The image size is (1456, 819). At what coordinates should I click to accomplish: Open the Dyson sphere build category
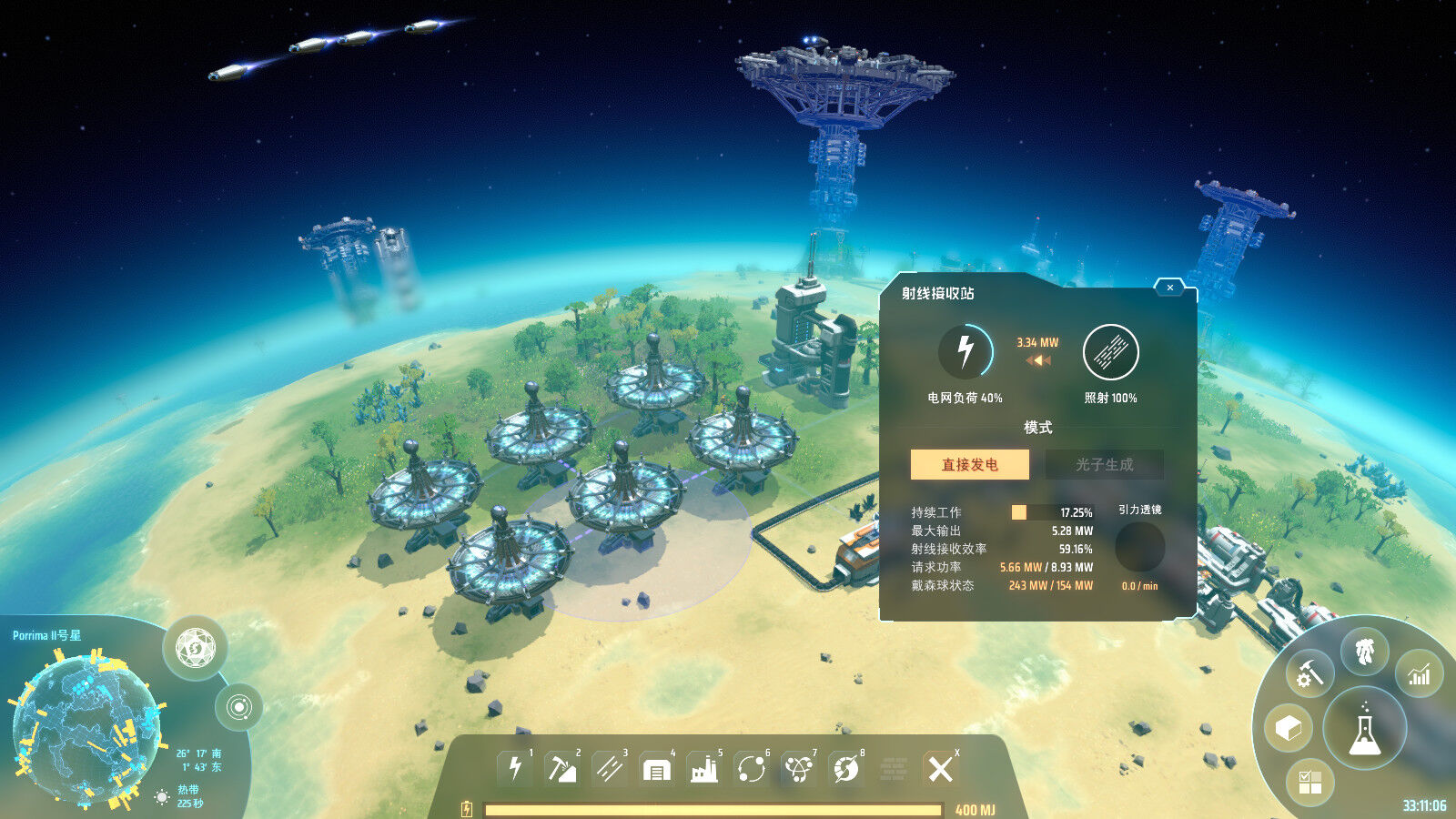tap(846, 769)
